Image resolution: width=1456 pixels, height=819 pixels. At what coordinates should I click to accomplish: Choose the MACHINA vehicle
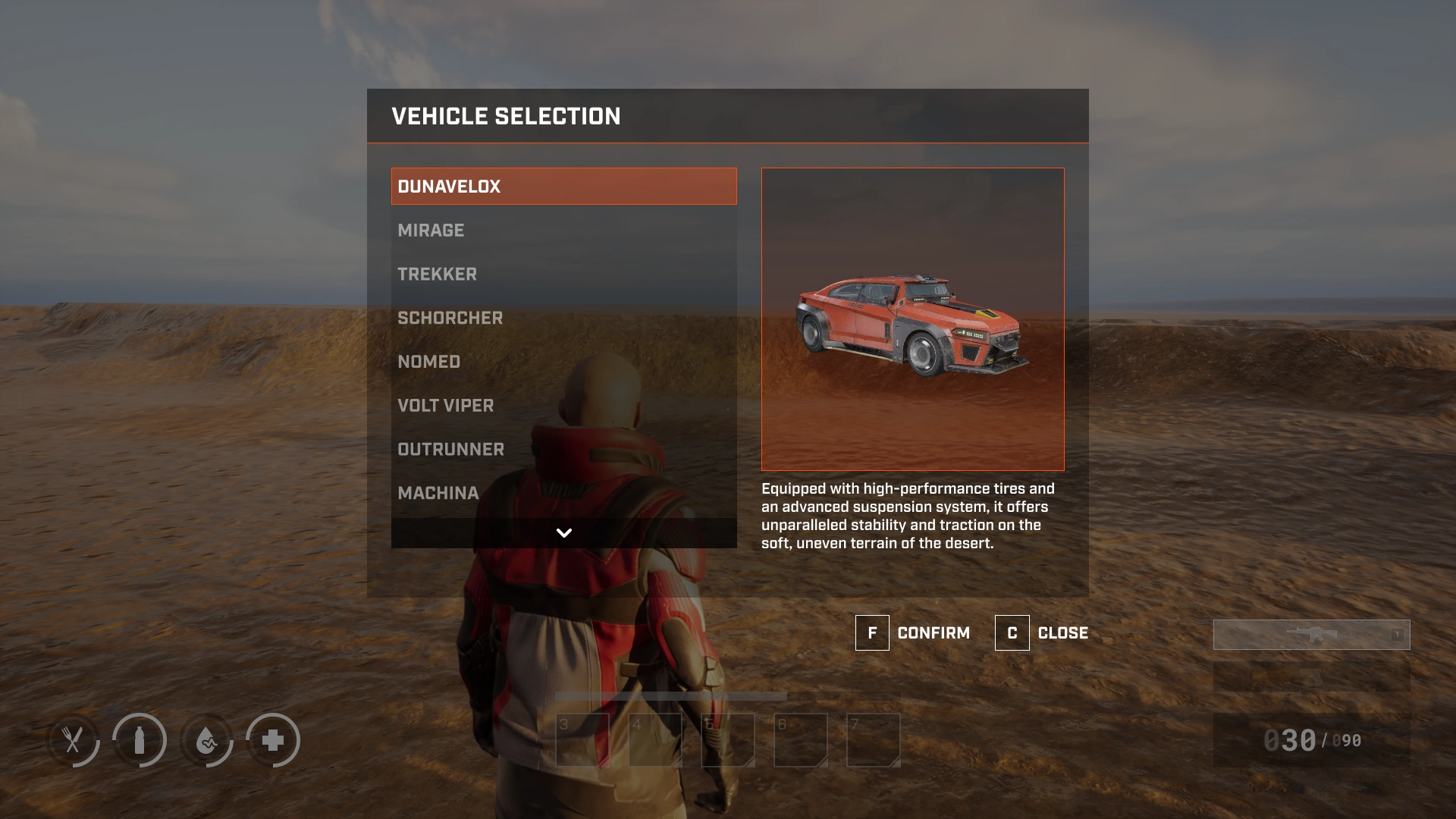pyautogui.click(x=563, y=494)
